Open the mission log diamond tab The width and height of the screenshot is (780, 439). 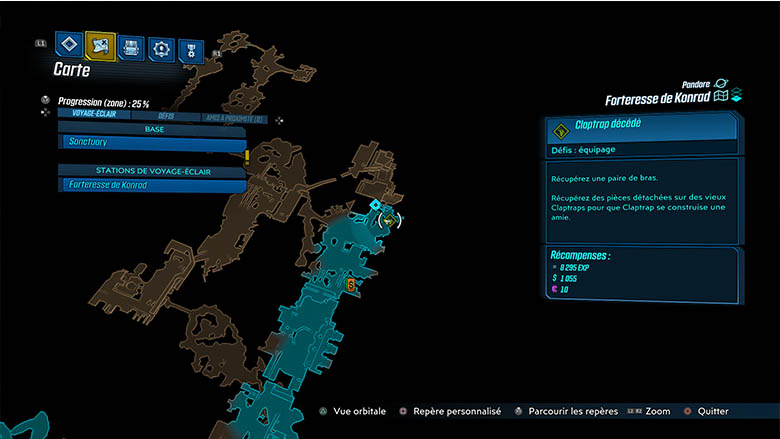click(70, 45)
